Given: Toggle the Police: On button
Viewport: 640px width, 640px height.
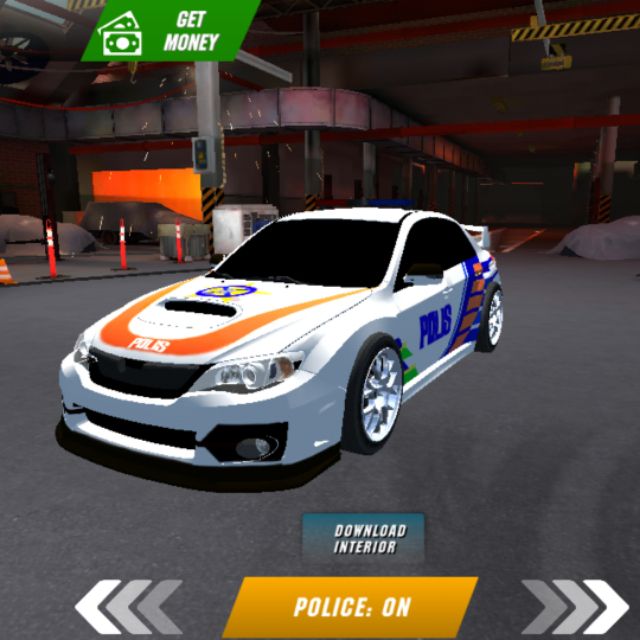Looking at the screenshot, I should pyautogui.click(x=350, y=607).
